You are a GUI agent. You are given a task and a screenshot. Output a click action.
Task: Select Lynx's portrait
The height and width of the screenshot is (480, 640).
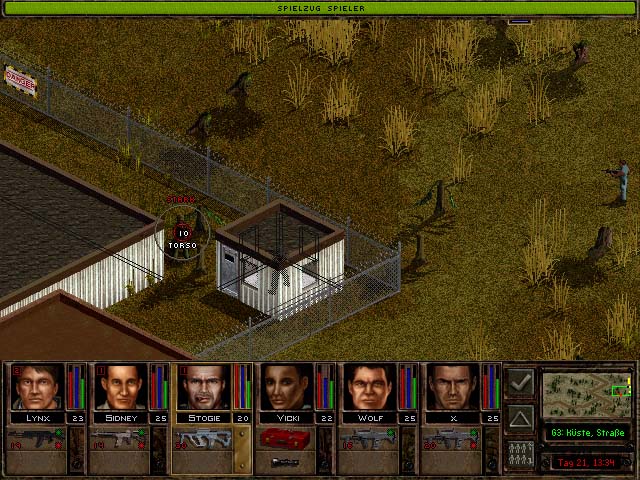pyautogui.click(x=37, y=387)
